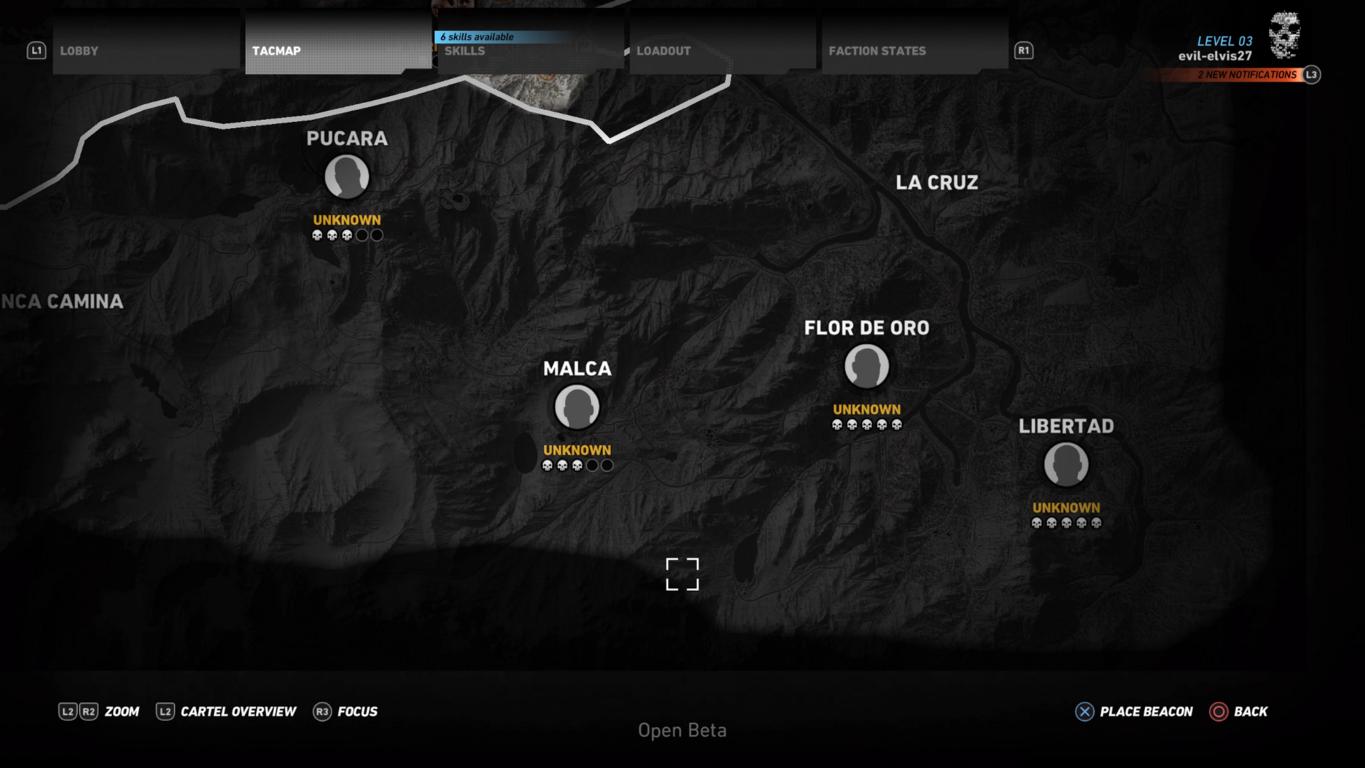The image size is (1365, 768).
Task: Select the Tacmap tab
Action: (338, 50)
